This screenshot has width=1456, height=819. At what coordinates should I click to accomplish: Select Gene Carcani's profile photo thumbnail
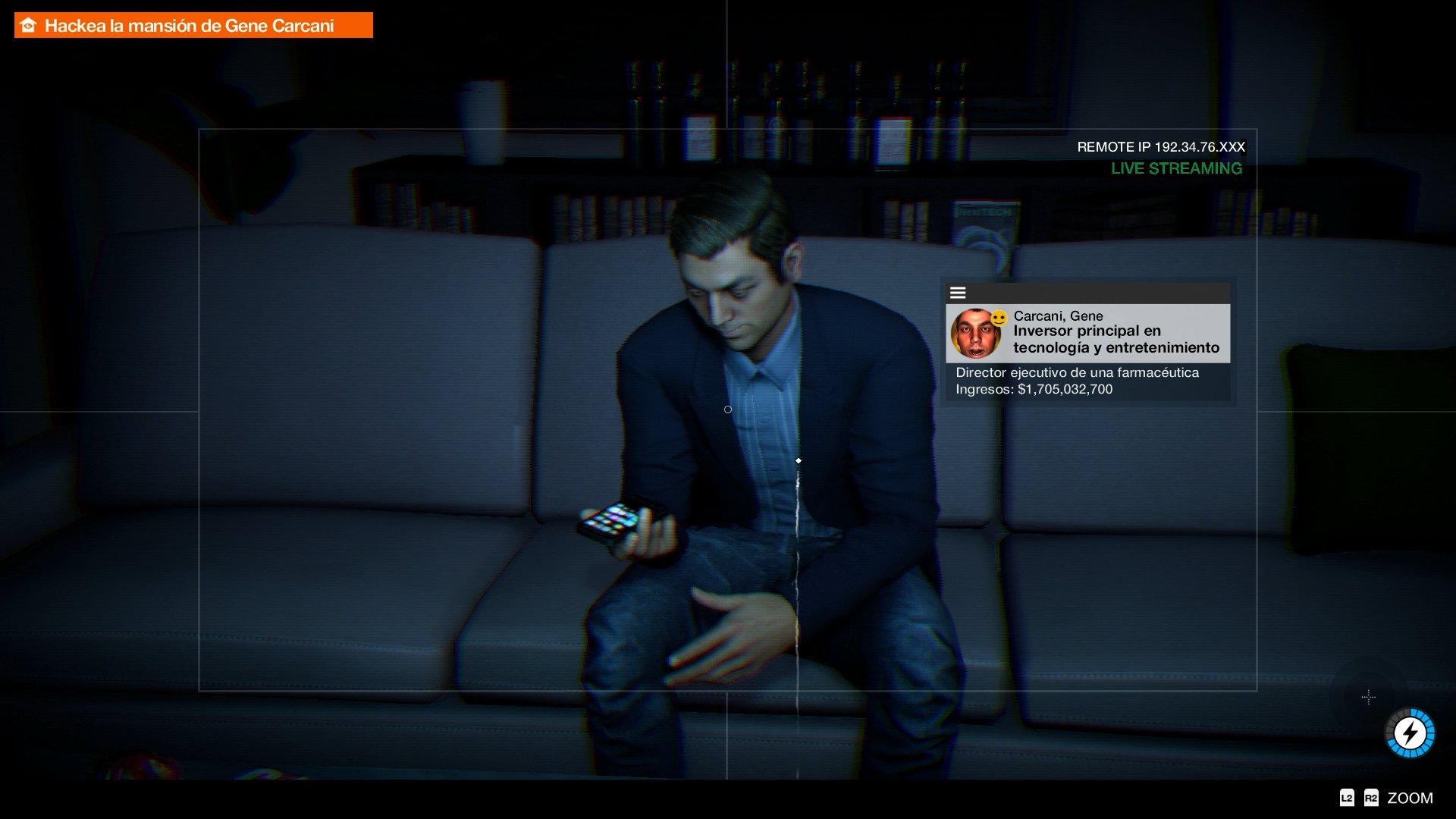click(x=974, y=334)
